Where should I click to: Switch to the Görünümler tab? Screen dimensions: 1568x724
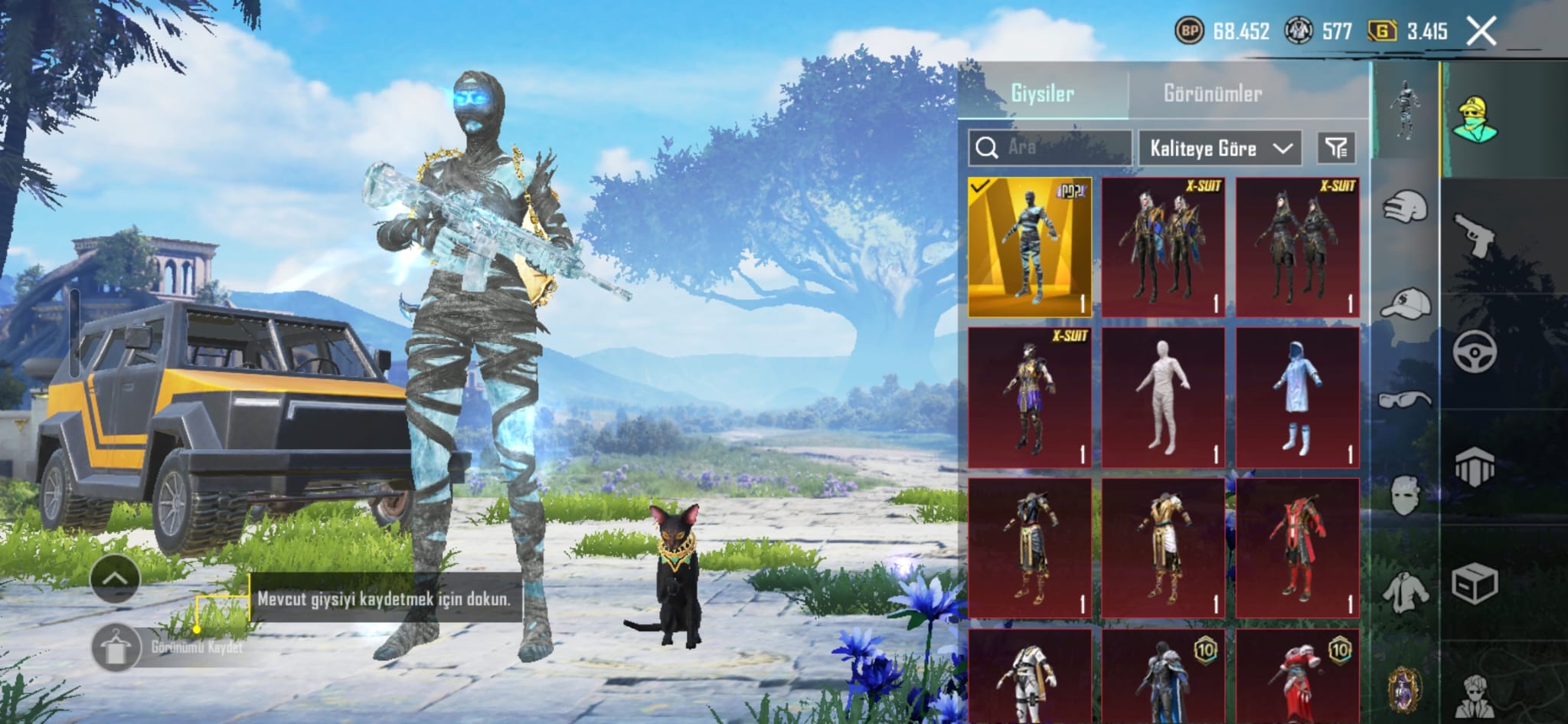tap(1212, 93)
